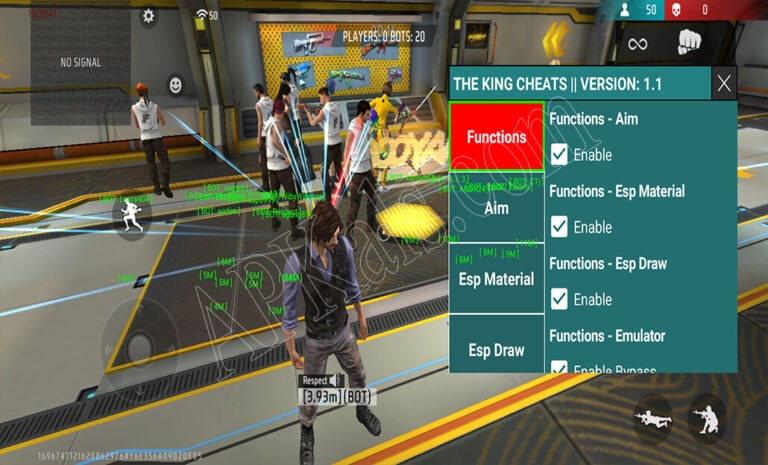The image size is (768, 465).
Task: Click the infinity symbol icon
Action: click(x=637, y=43)
